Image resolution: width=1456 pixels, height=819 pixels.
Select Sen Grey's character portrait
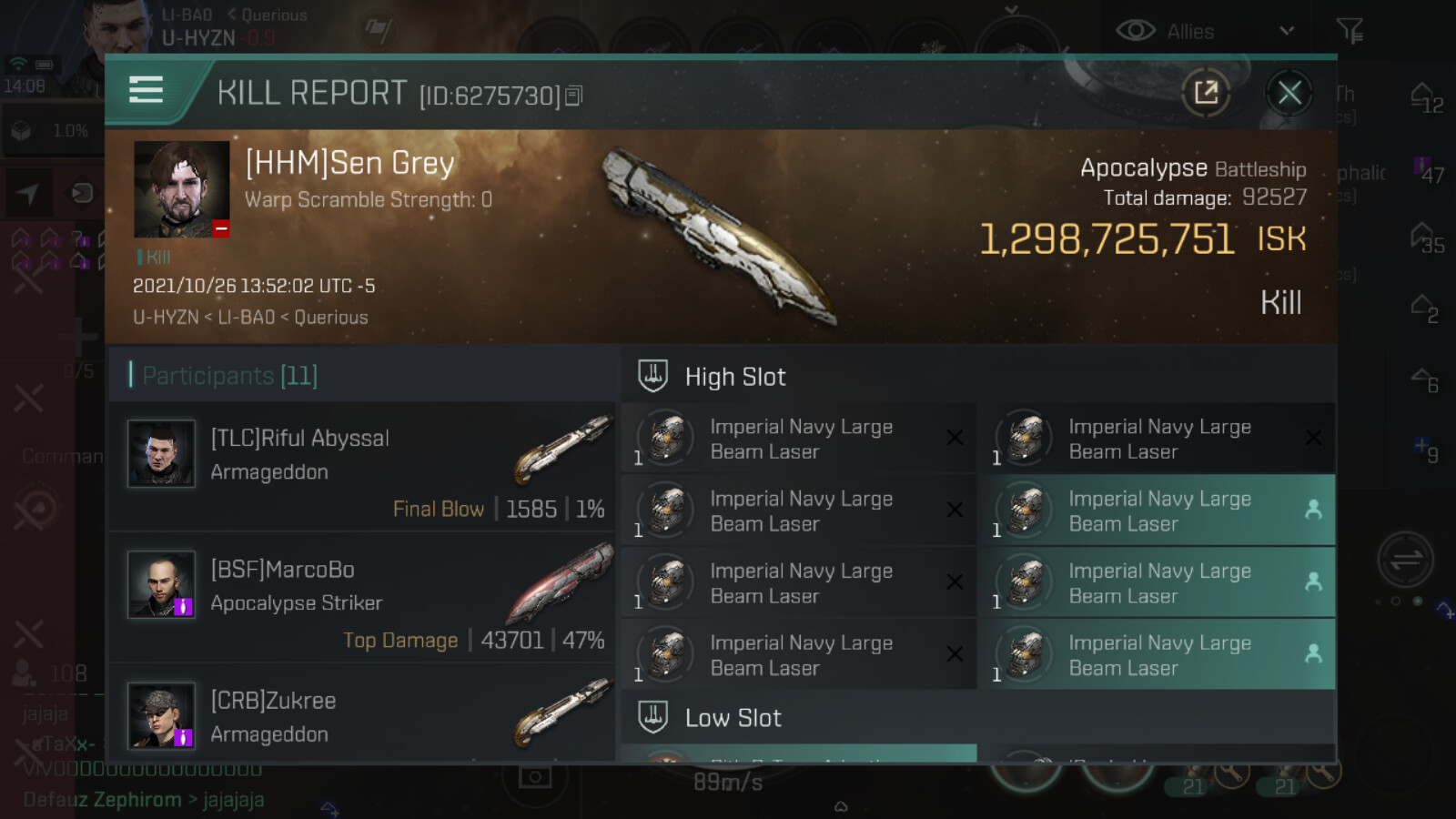[x=182, y=189]
